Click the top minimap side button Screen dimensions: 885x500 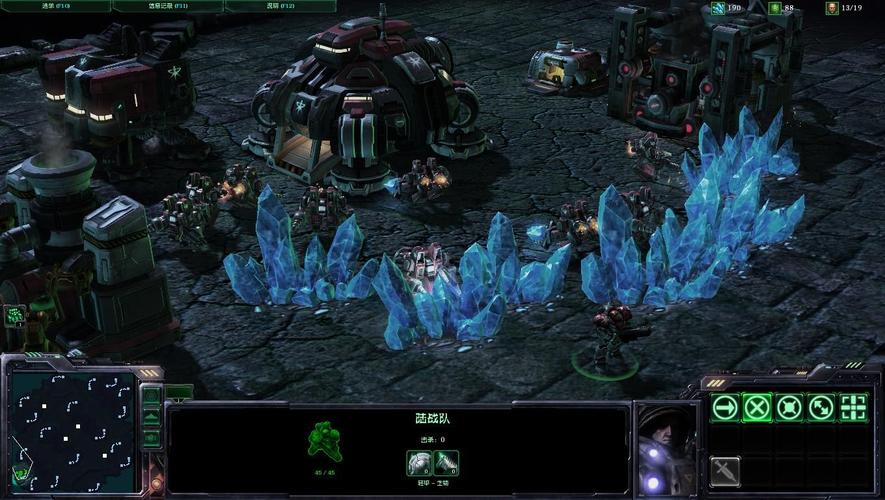click(x=151, y=395)
